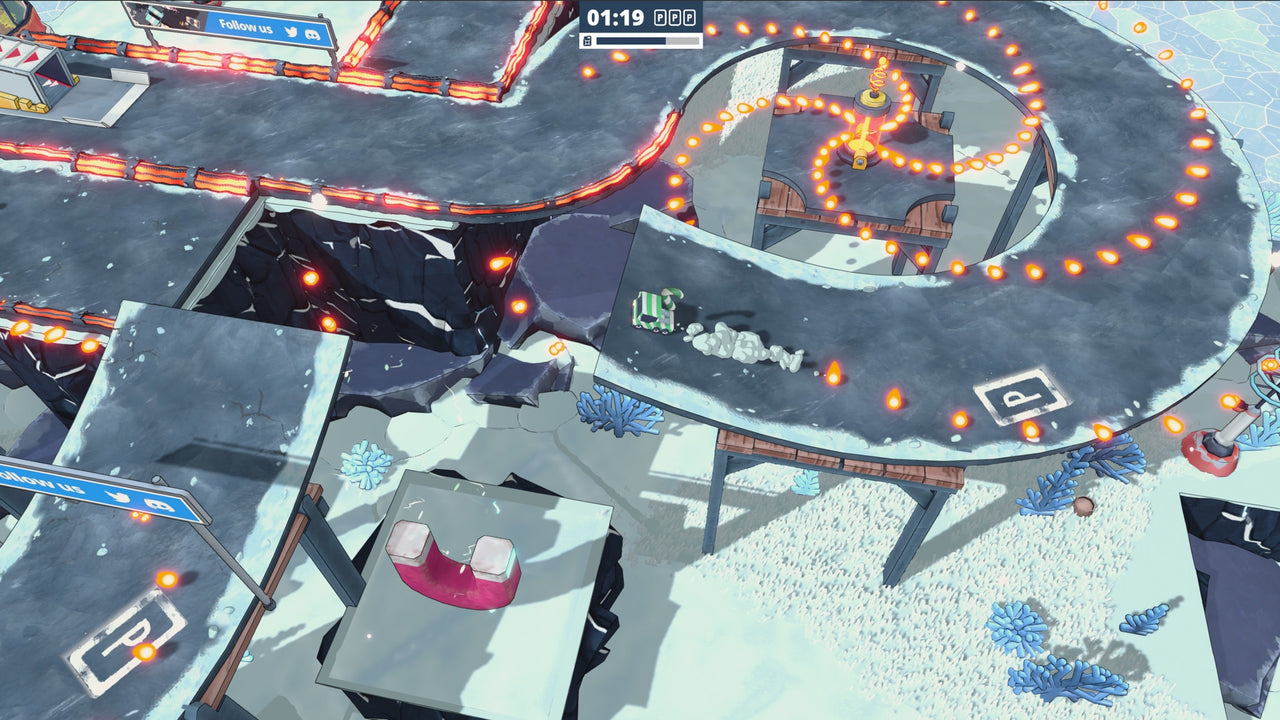Click the first P token icon in the HUD
Screen dimensions: 1280x720
658,18
